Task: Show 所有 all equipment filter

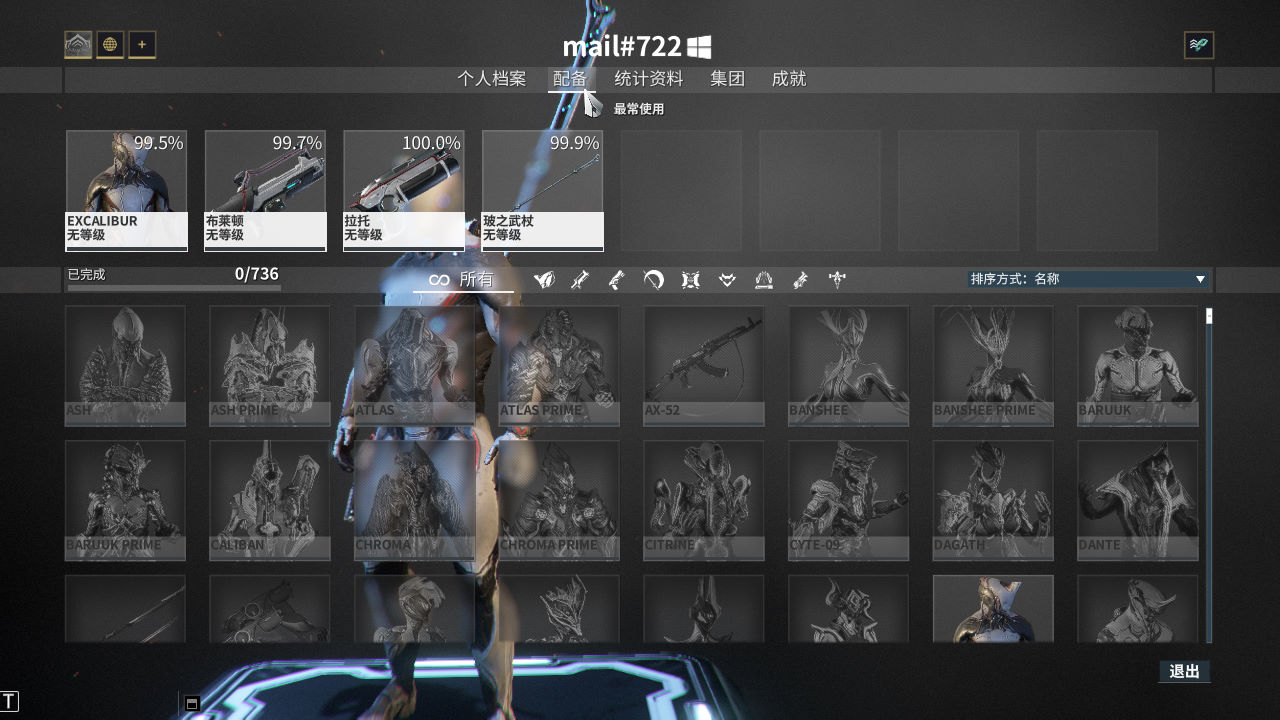Action: 463,280
